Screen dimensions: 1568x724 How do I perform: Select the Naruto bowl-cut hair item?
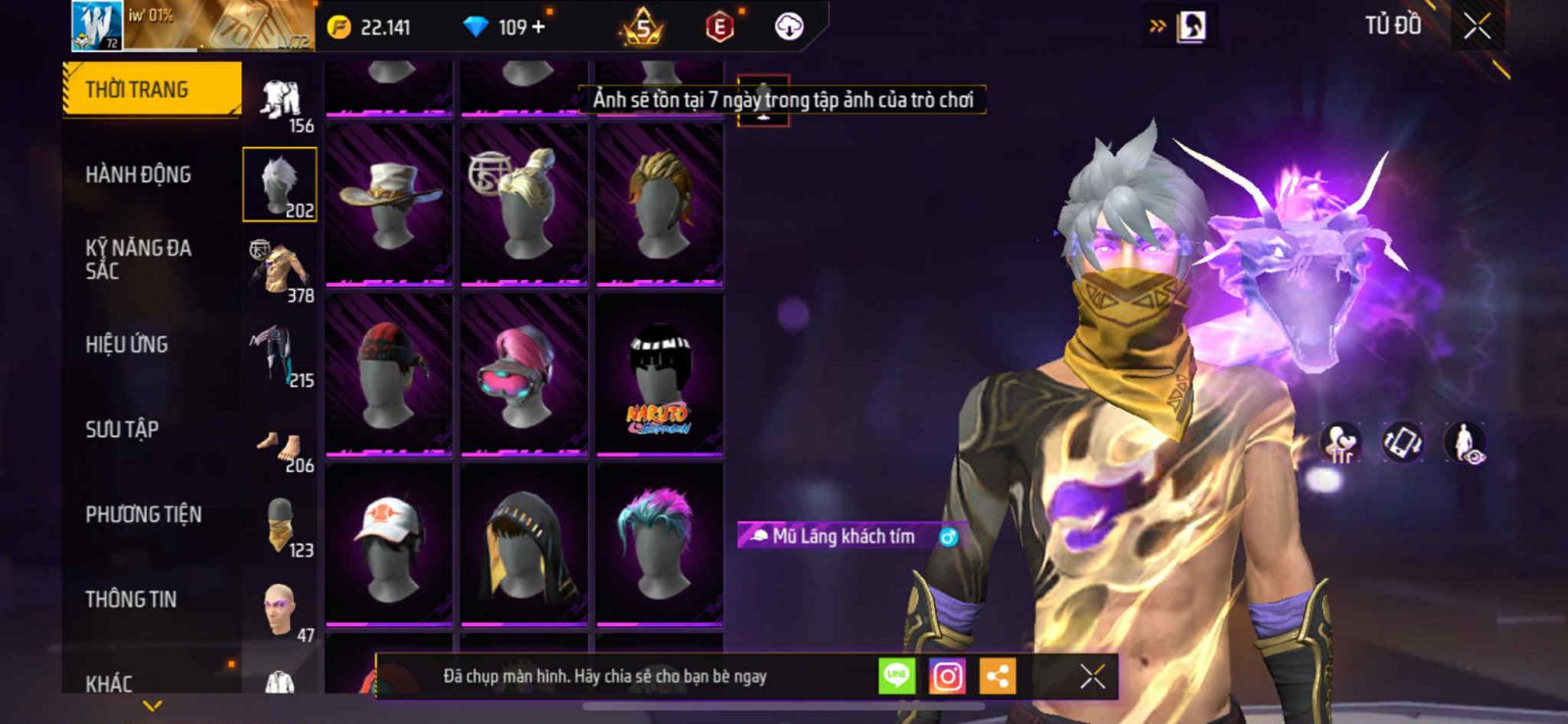(x=660, y=374)
